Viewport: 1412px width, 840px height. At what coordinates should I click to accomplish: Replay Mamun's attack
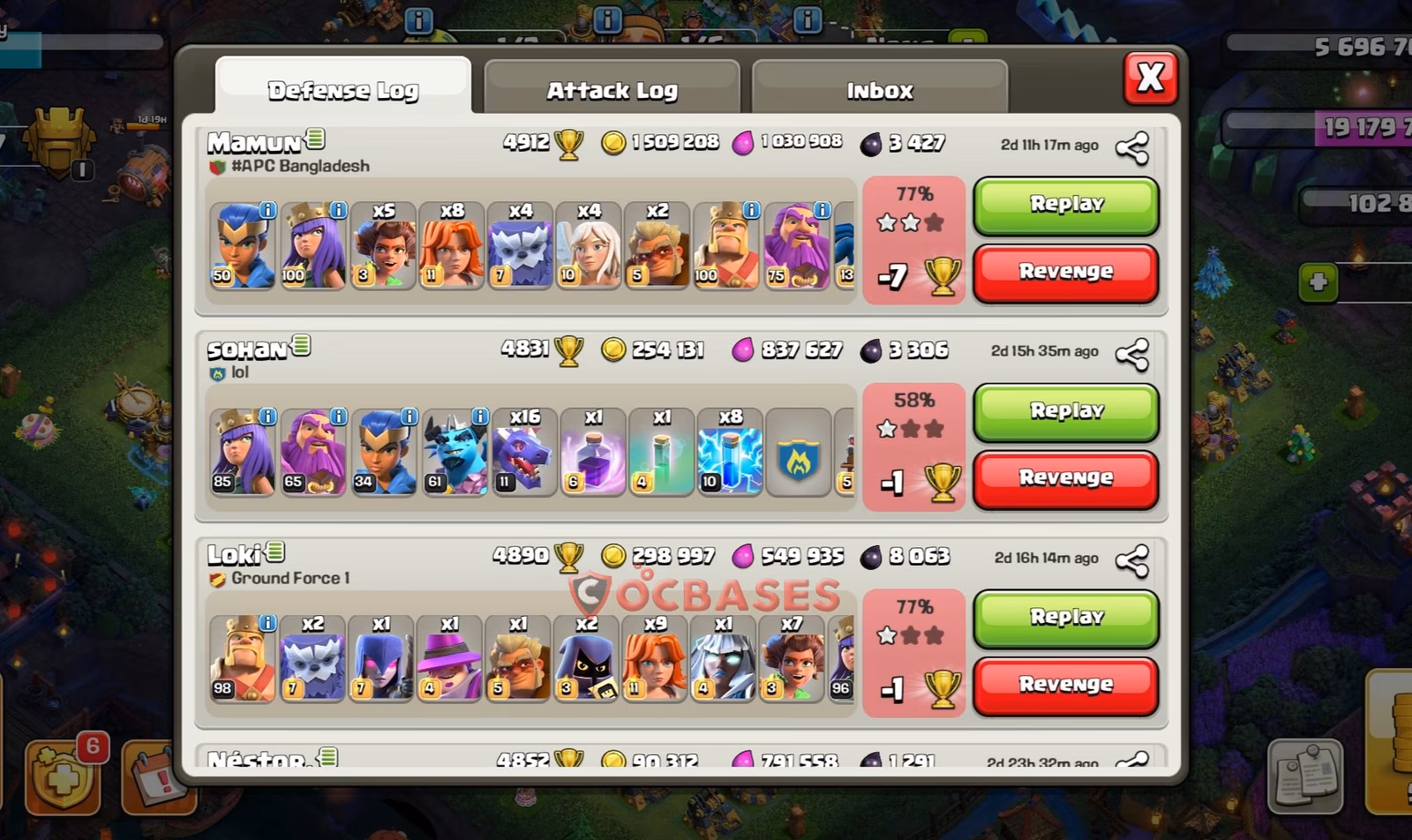(1065, 204)
